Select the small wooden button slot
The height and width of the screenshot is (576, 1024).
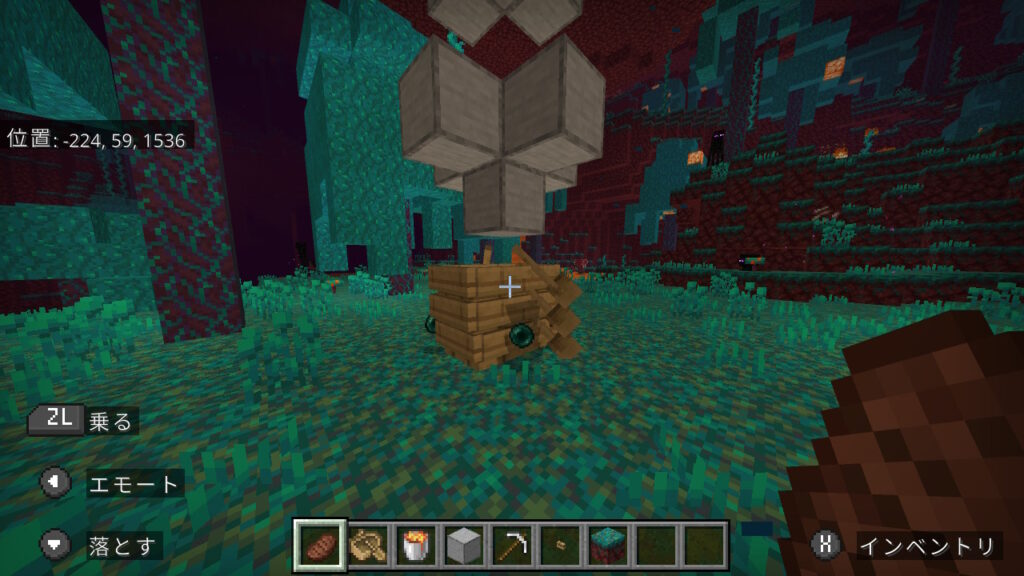click(x=559, y=546)
